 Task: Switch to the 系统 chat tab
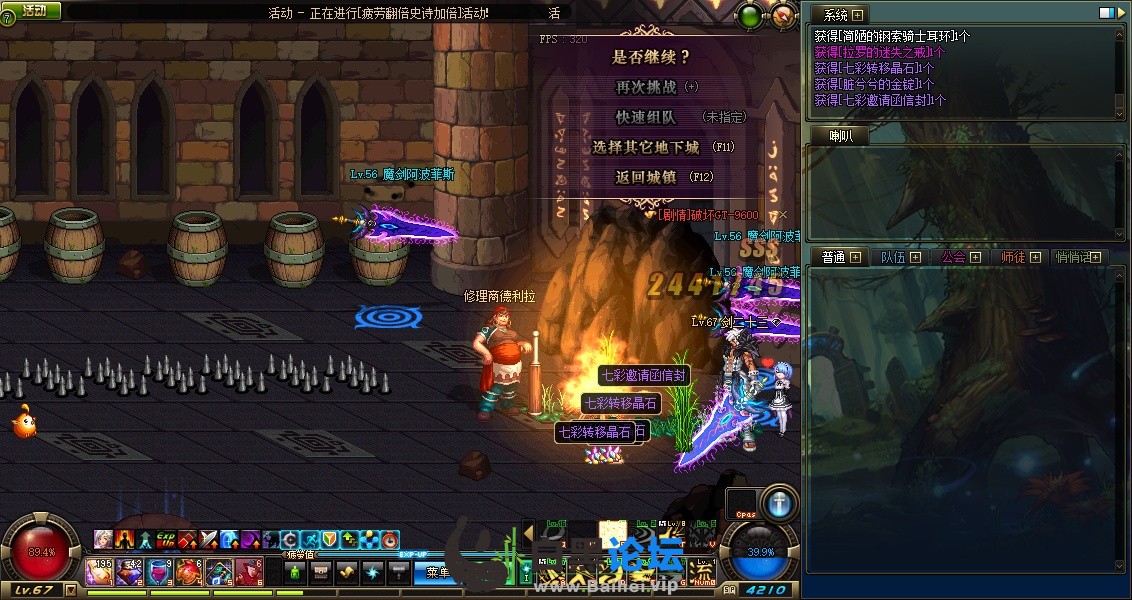click(x=836, y=15)
